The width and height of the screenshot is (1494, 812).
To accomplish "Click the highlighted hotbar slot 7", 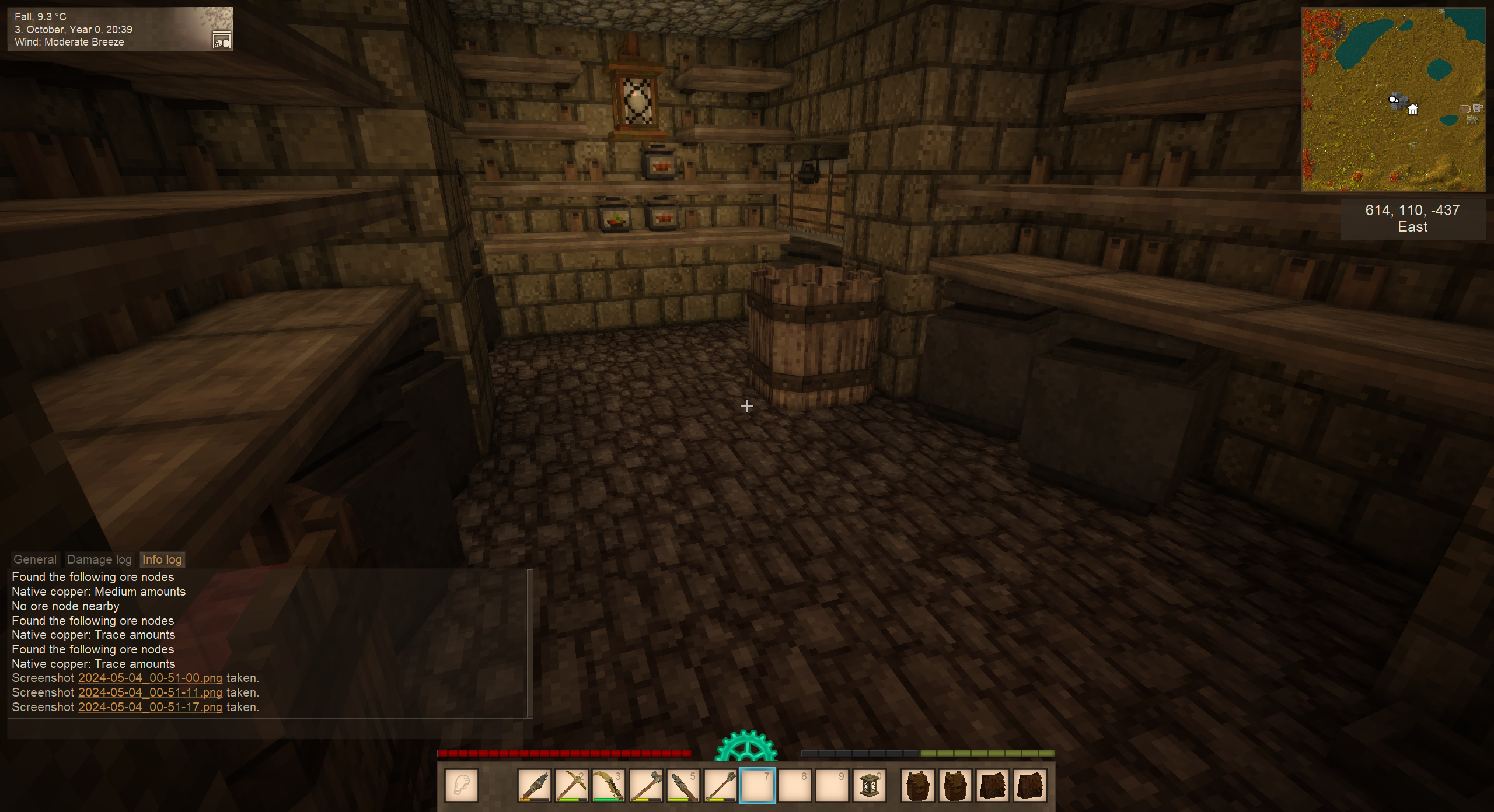I will tap(757, 786).
